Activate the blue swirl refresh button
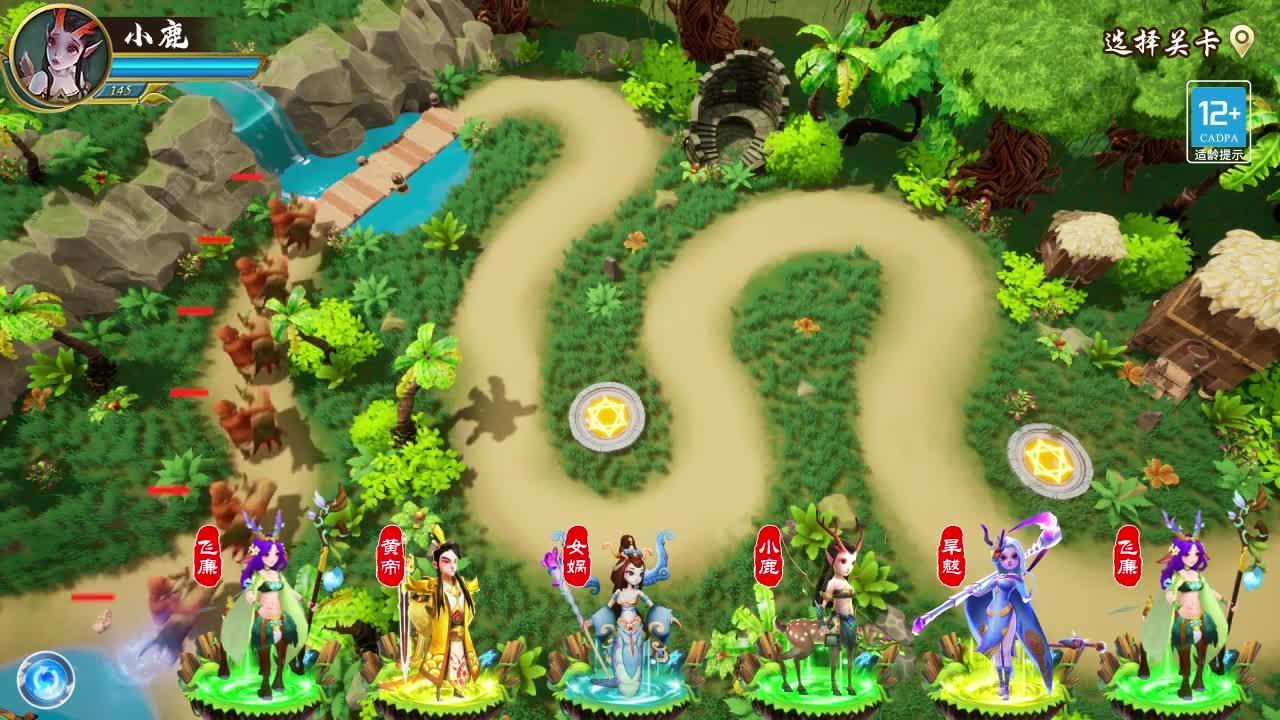The image size is (1280, 720). [x=44, y=680]
